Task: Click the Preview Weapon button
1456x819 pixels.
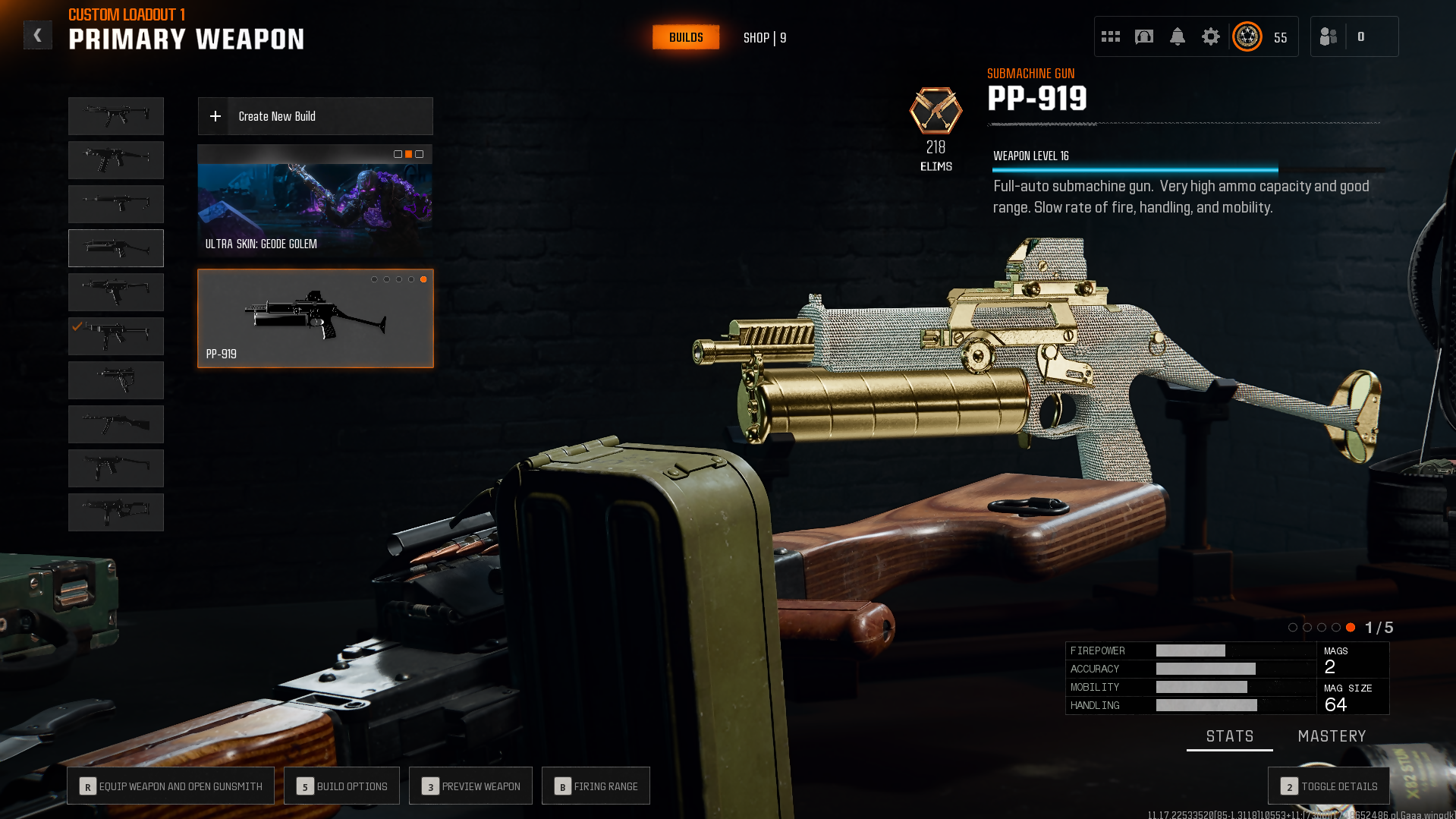Action: click(470, 786)
